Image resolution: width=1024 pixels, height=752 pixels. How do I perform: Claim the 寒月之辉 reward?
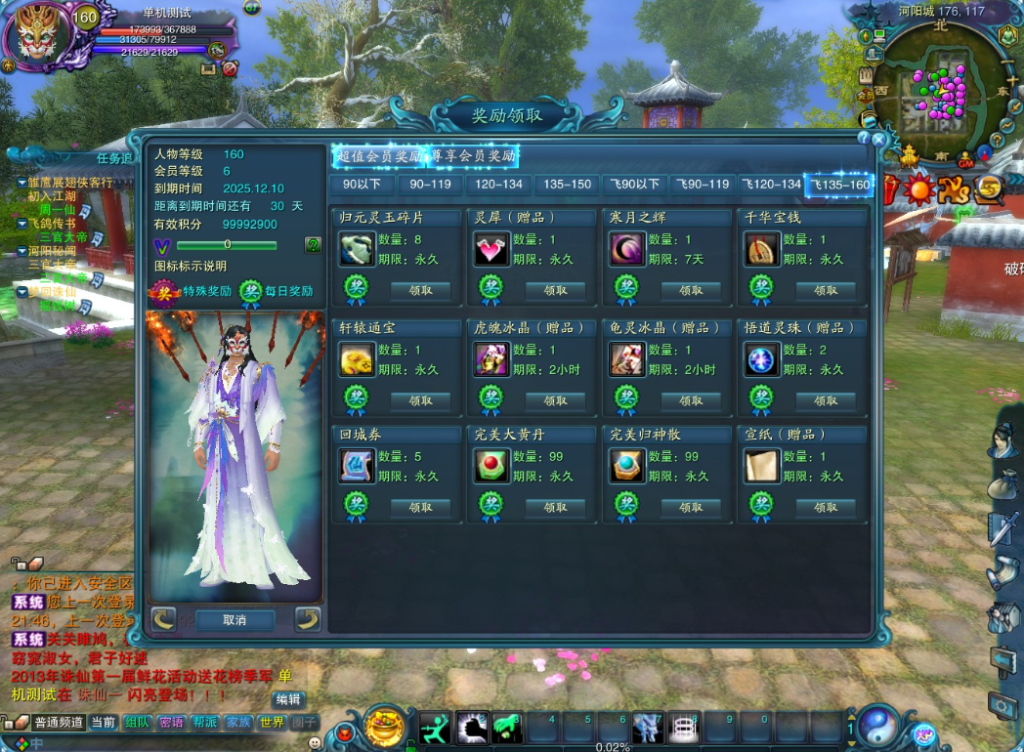(x=691, y=290)
